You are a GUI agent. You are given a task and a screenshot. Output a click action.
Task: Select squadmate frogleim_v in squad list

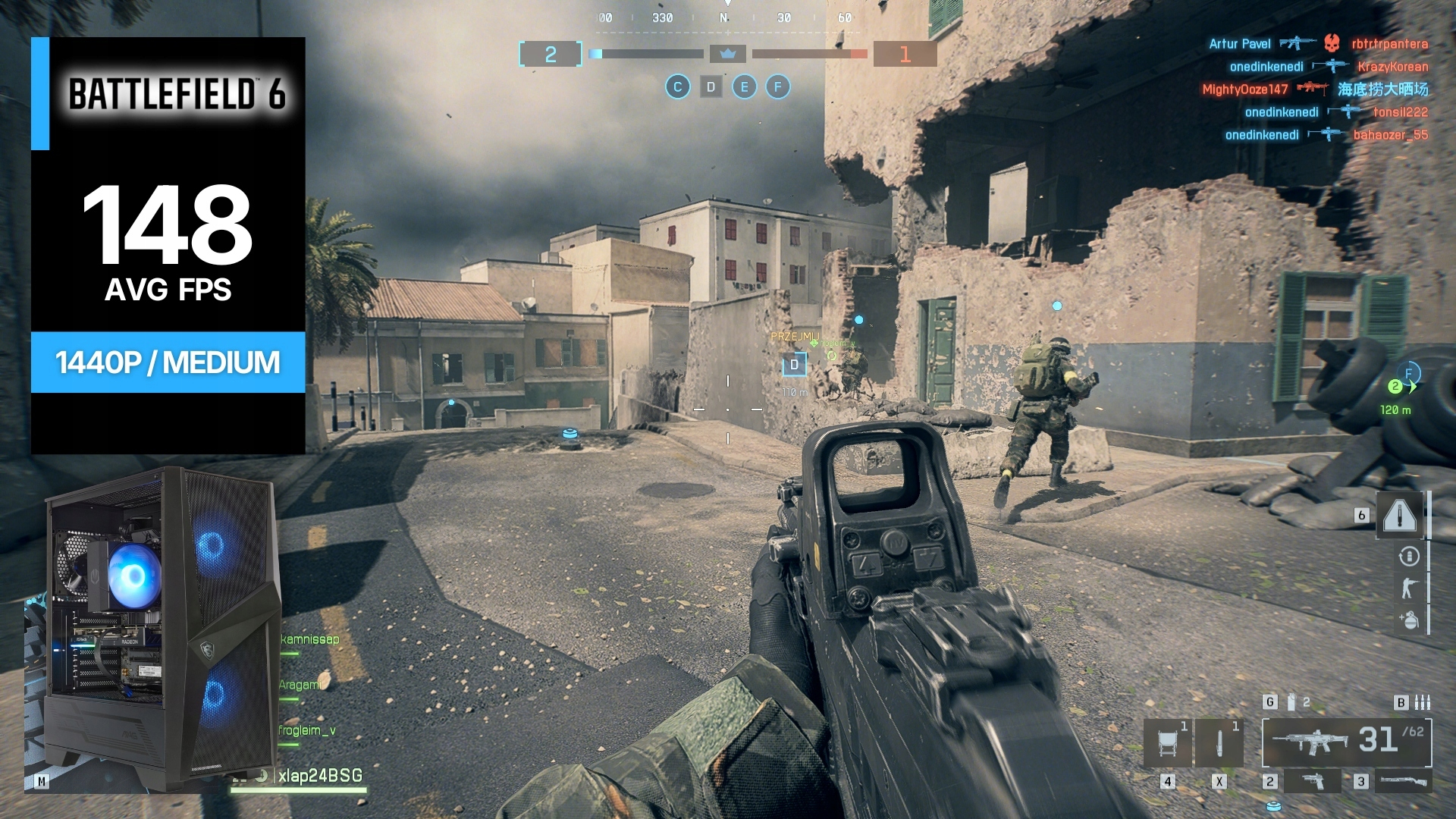pyautogui.click(x=307, y=730)
